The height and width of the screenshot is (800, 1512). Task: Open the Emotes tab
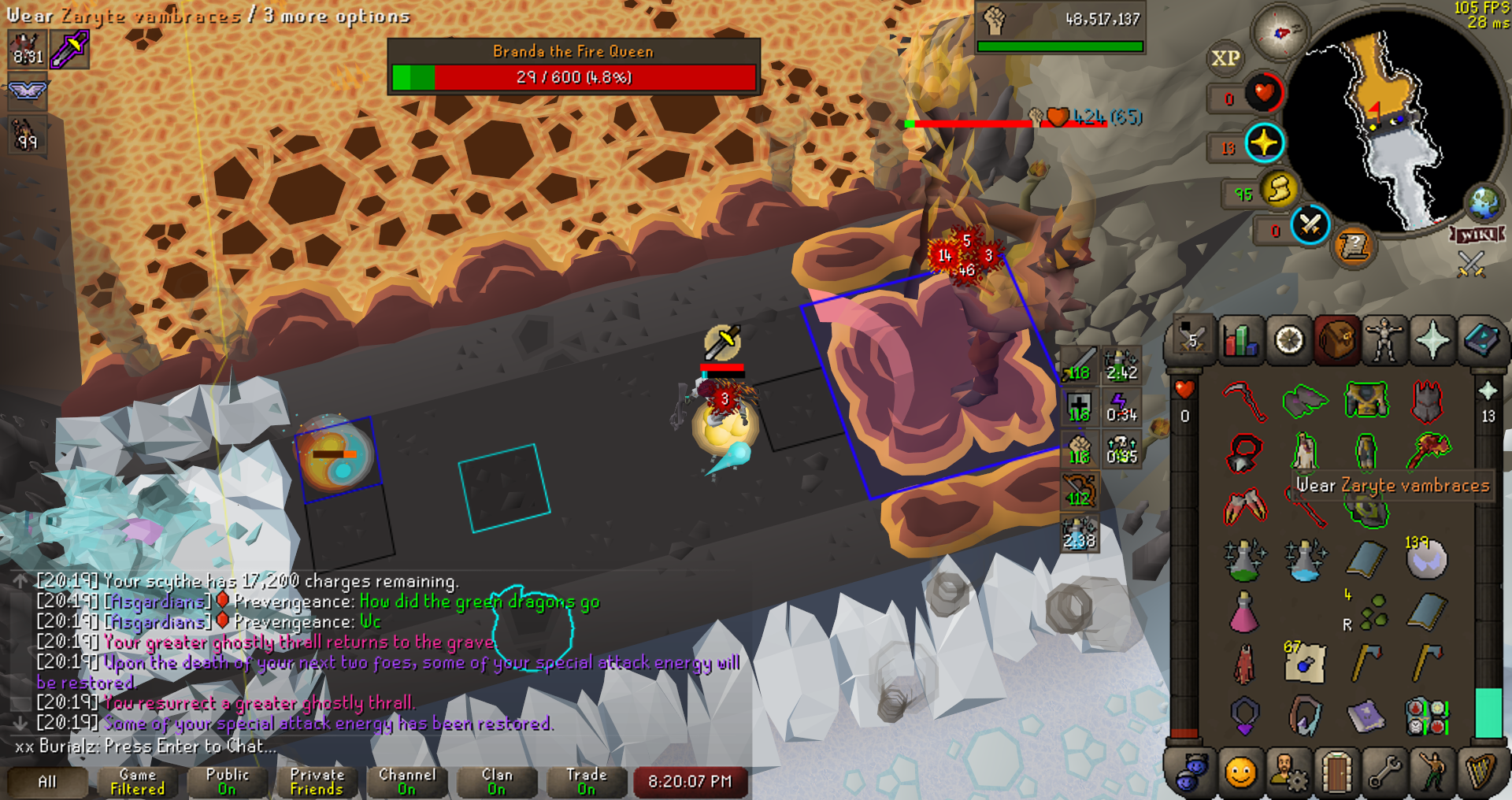(1432, 772)
